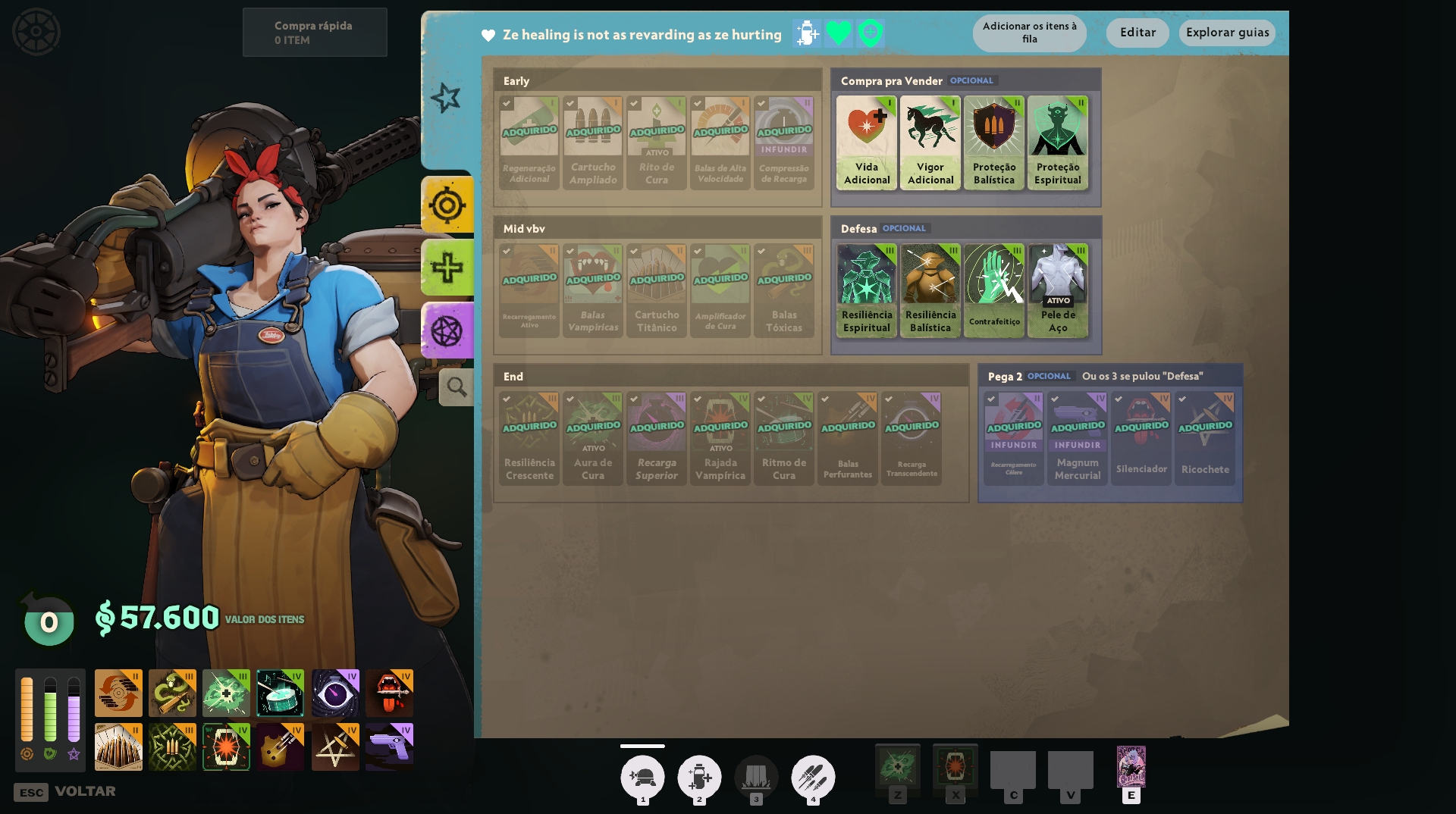
Task: Open the magnifying glass item search
Action: click(457, 387)
